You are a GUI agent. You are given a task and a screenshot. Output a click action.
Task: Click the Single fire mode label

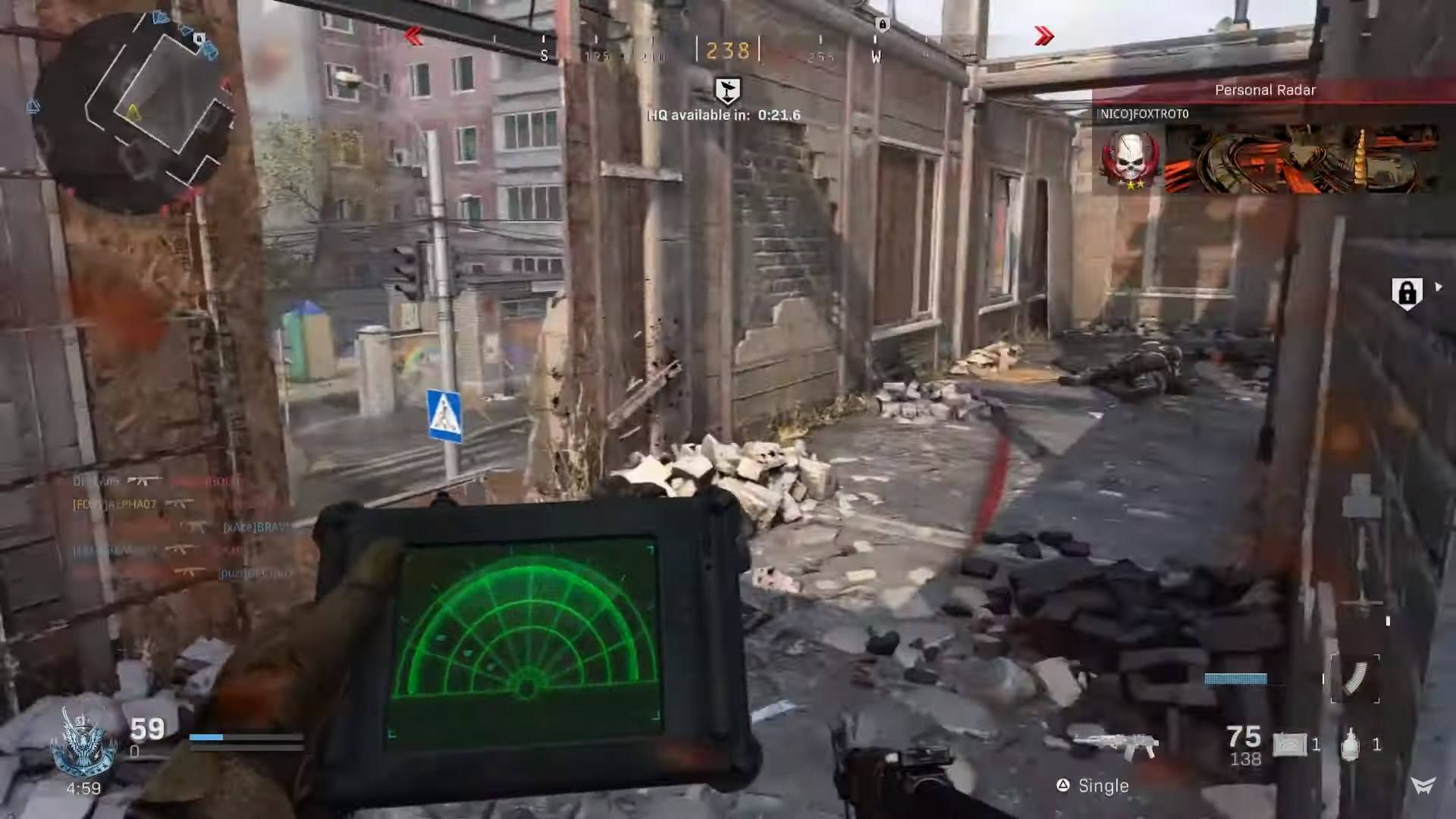click(x=1105, y=786)
